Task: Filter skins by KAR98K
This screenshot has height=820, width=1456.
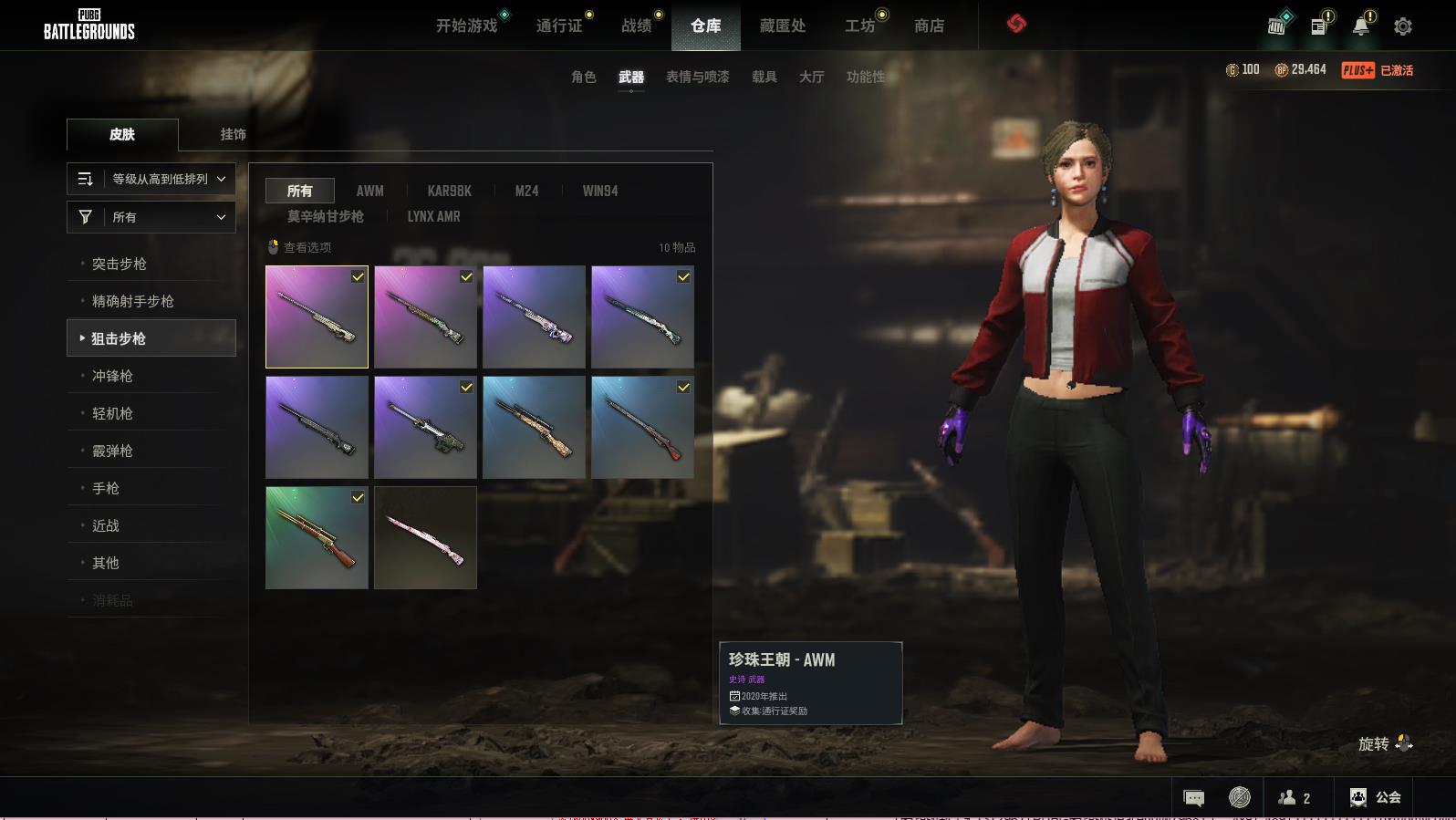Action: tap(449, 191)
